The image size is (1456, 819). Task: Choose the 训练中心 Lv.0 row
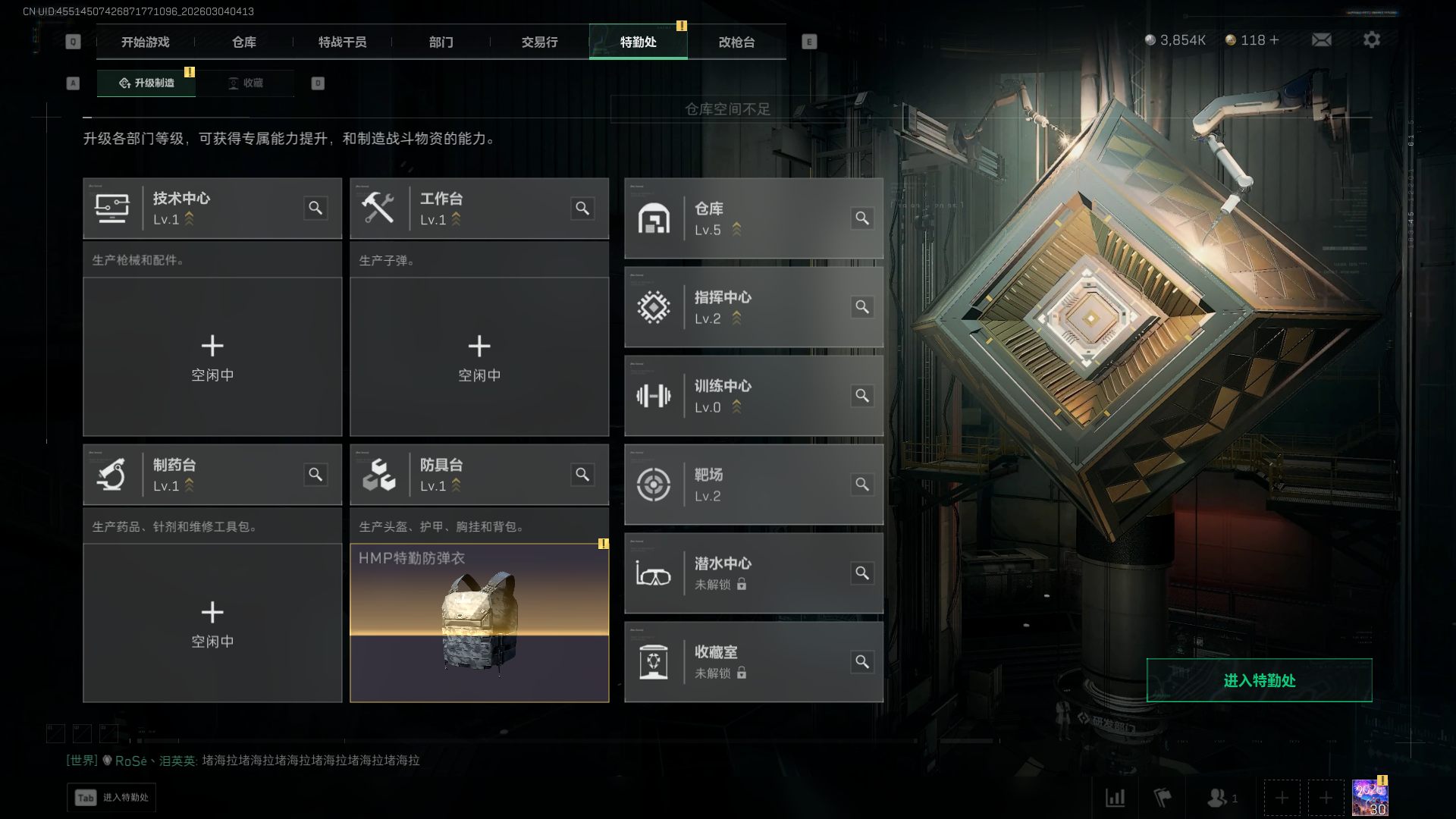(x=753, y=396)
